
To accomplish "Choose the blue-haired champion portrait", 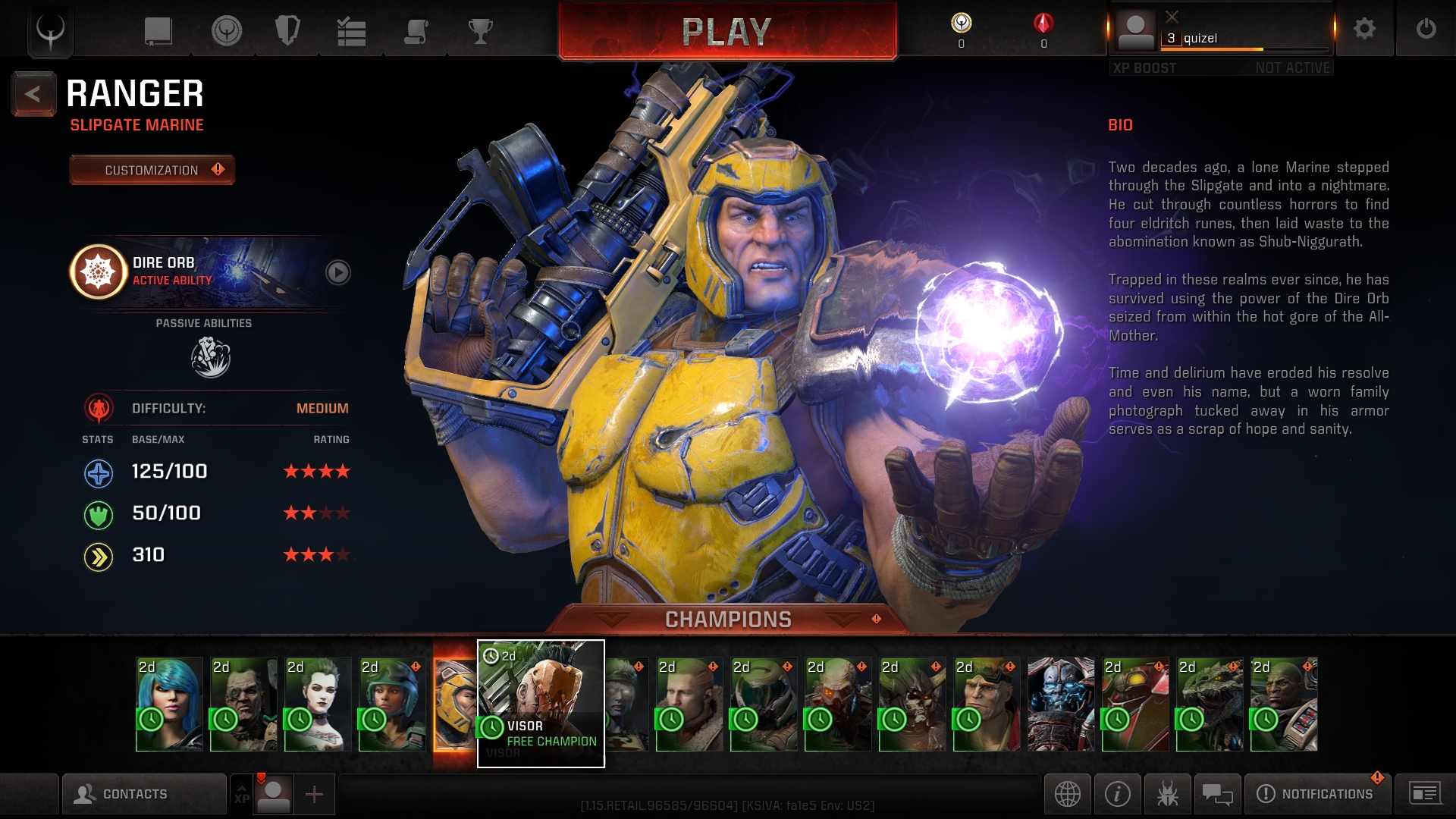I will tap(169, 704).
